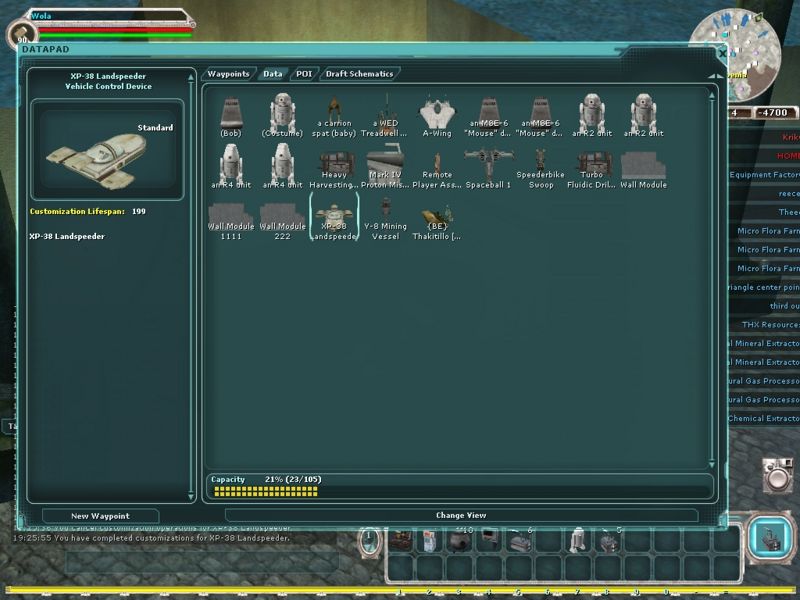Viewport: 800px width, 600px height.
Task: Select the Wall Module 1111 entry
Action: point(231,220)
